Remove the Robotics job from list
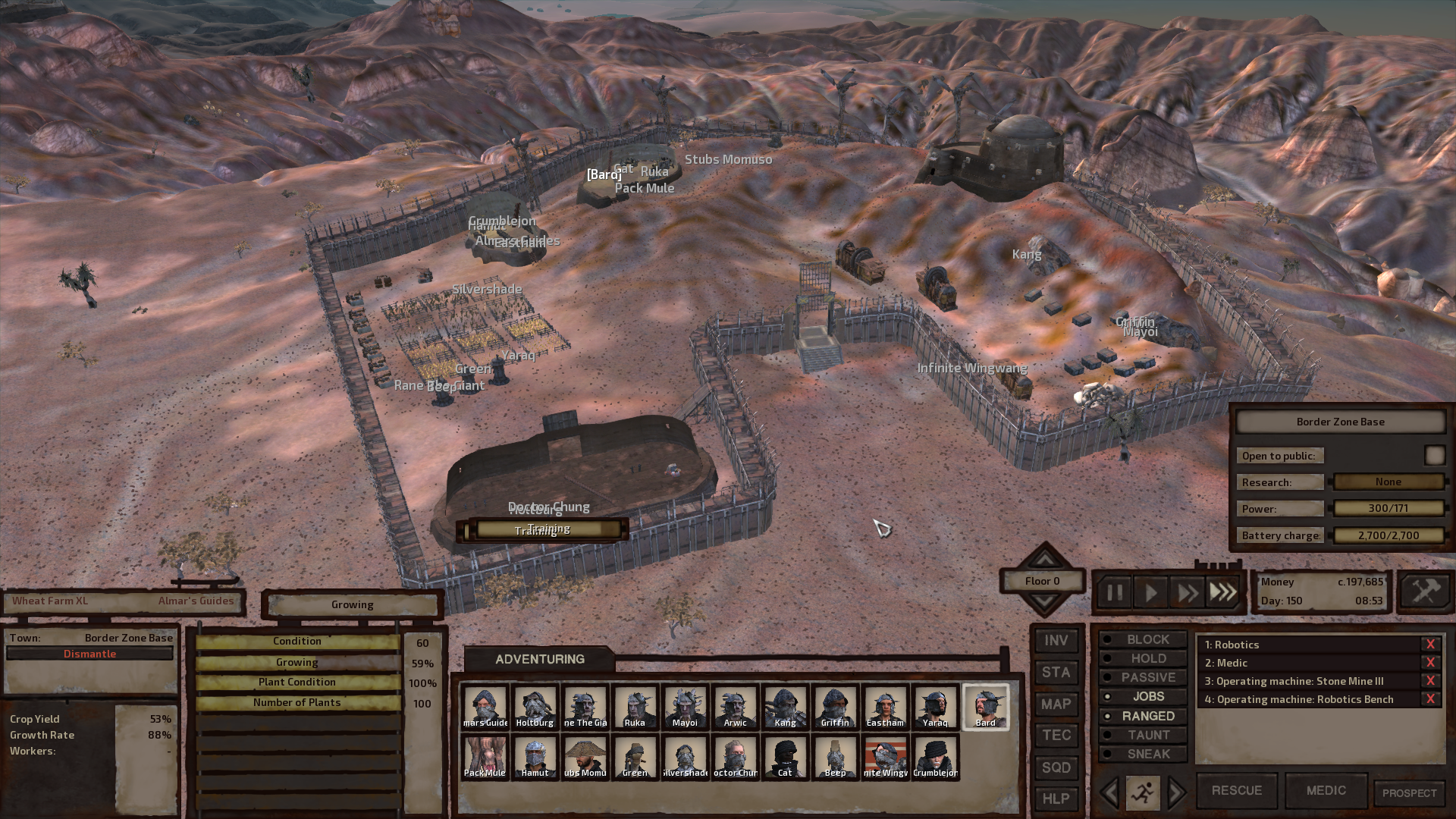Screen dimensions: 1456x819 (x=1430, y=645)
